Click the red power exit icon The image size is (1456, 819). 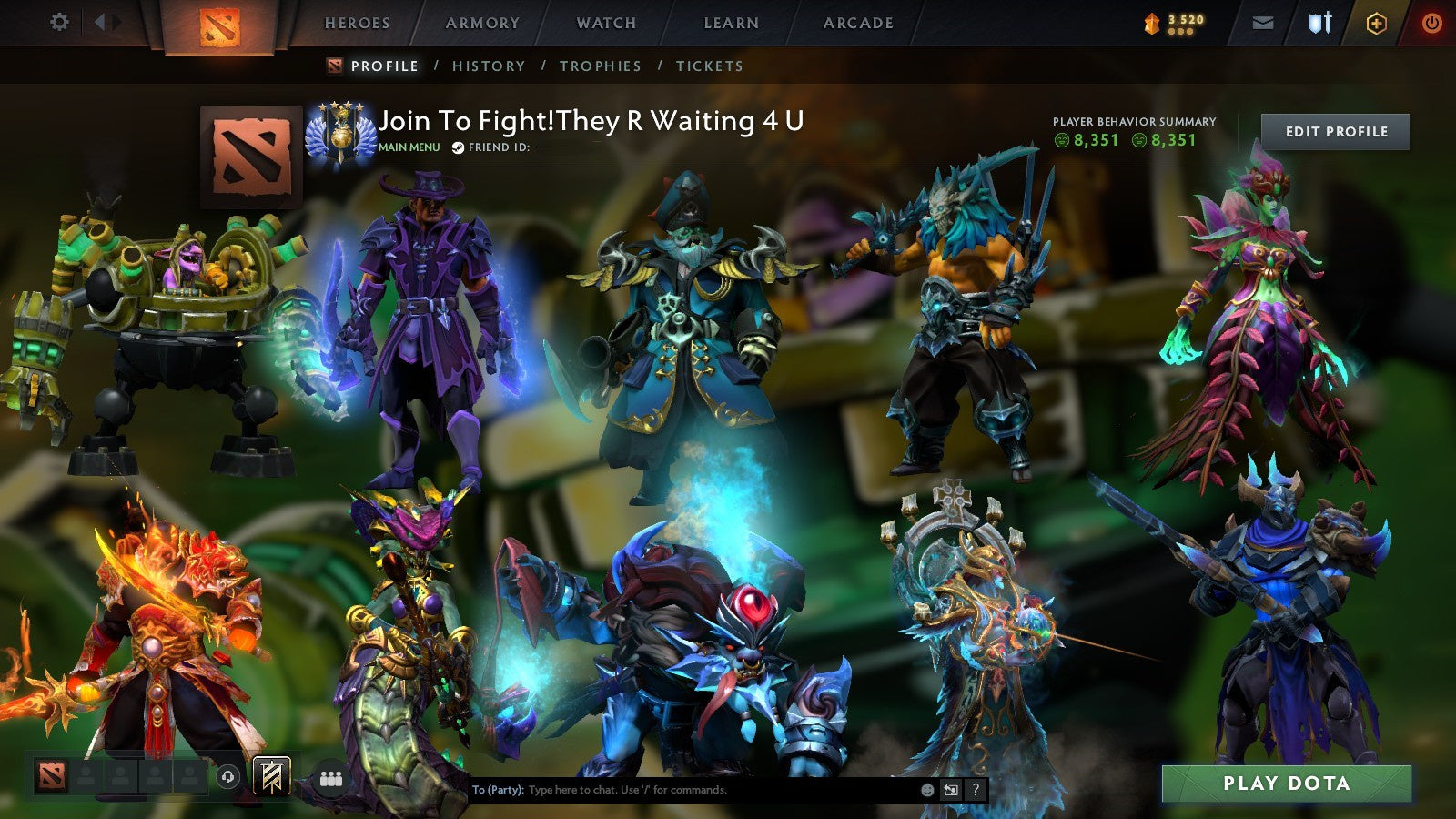(x=1431, y=23)
